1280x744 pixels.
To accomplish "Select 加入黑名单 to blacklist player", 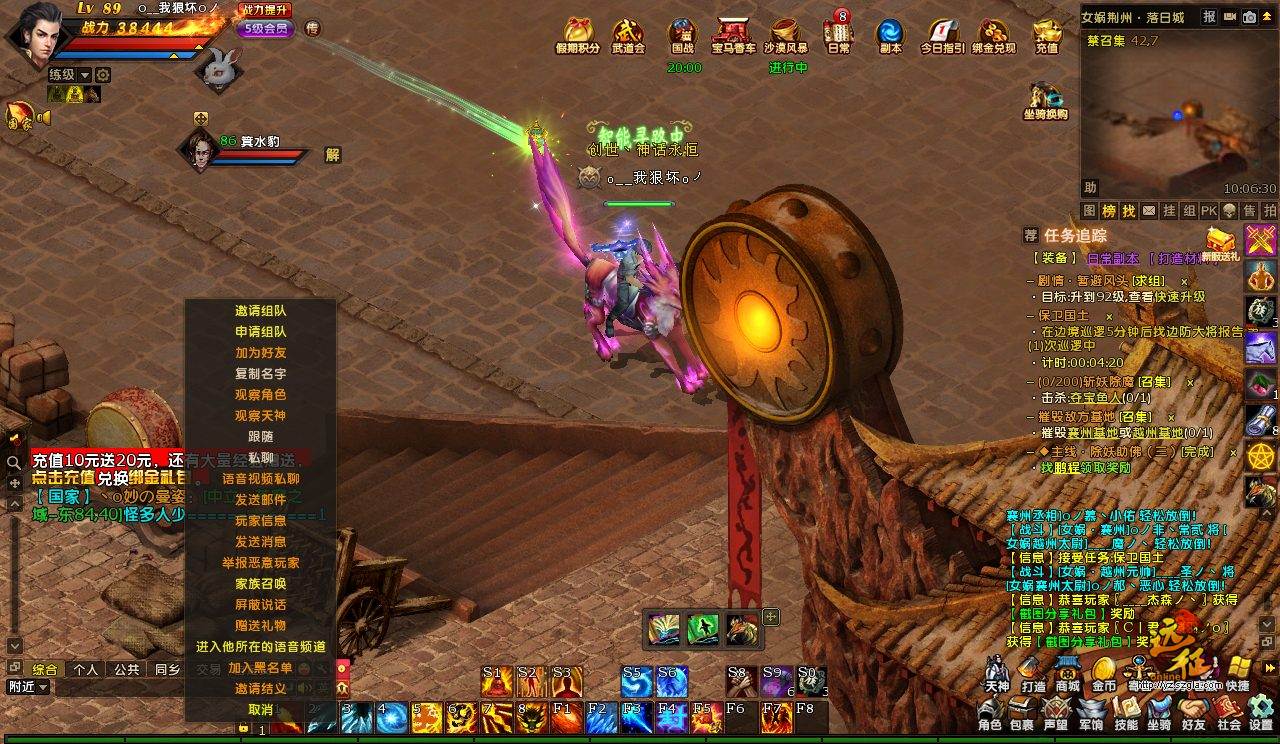I will click(260, 667).
